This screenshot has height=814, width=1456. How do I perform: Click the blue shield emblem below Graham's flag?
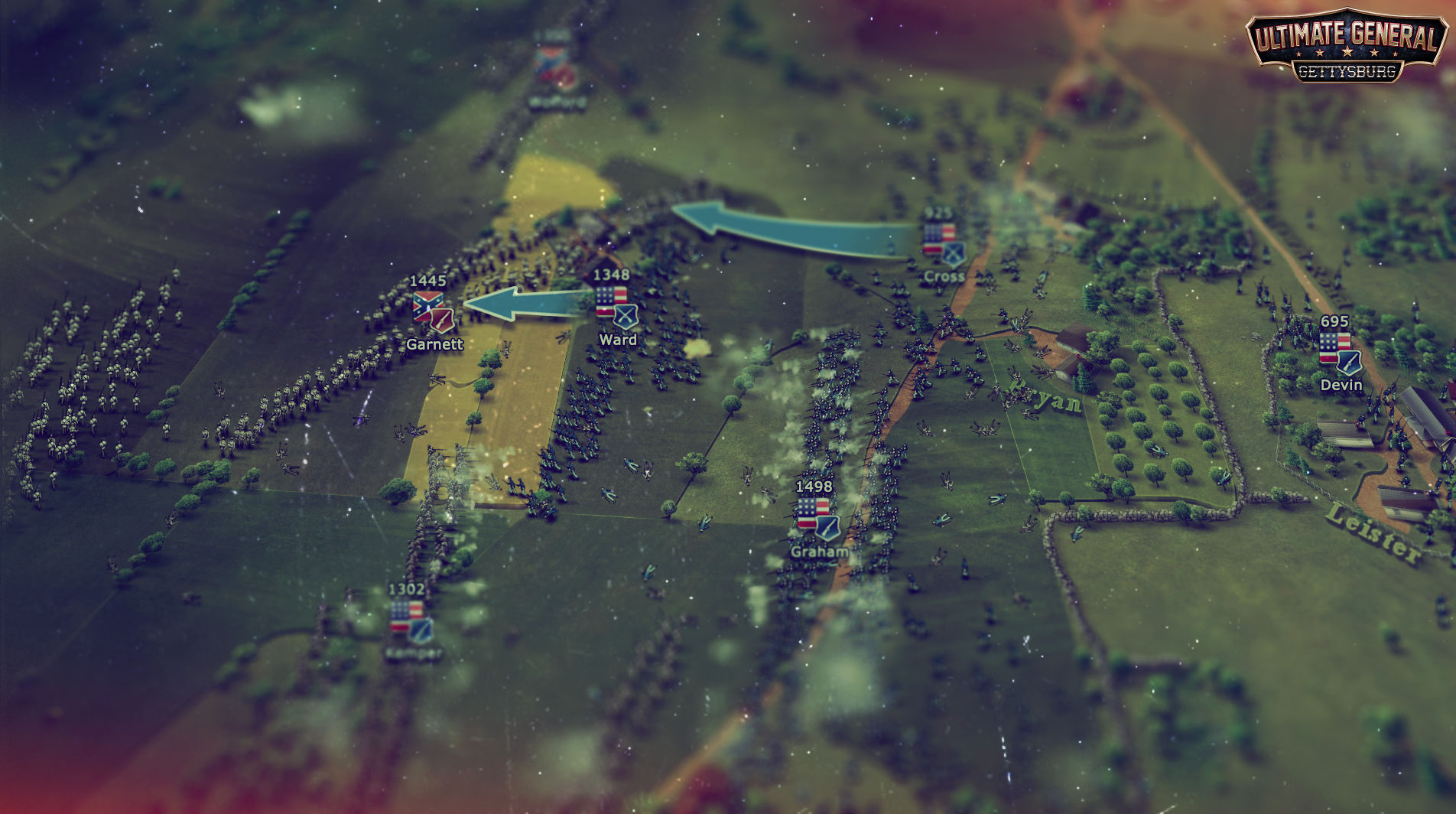tap(827, 528)
